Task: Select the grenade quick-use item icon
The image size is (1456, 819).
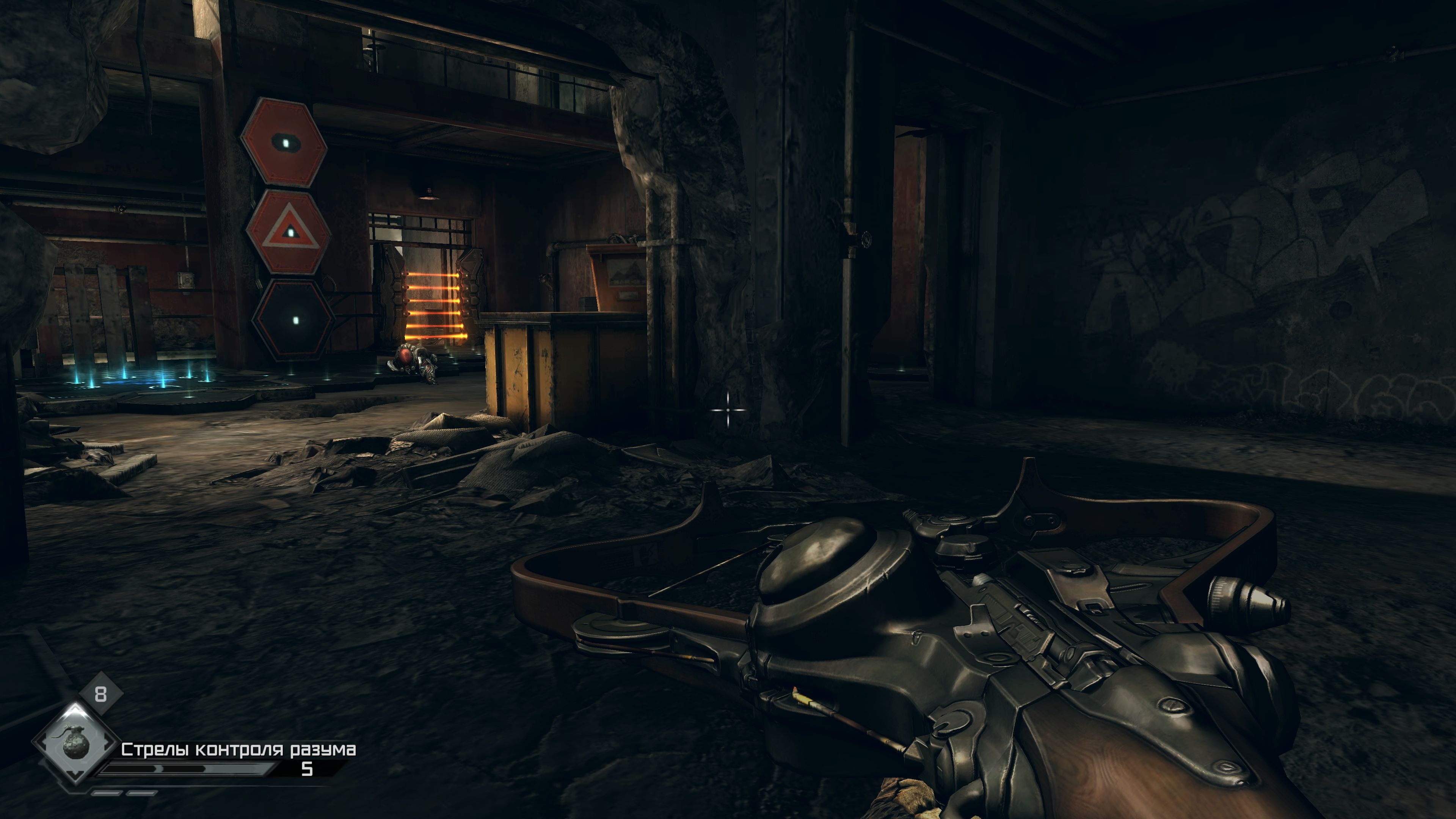Action: click(x=75, y=743)
